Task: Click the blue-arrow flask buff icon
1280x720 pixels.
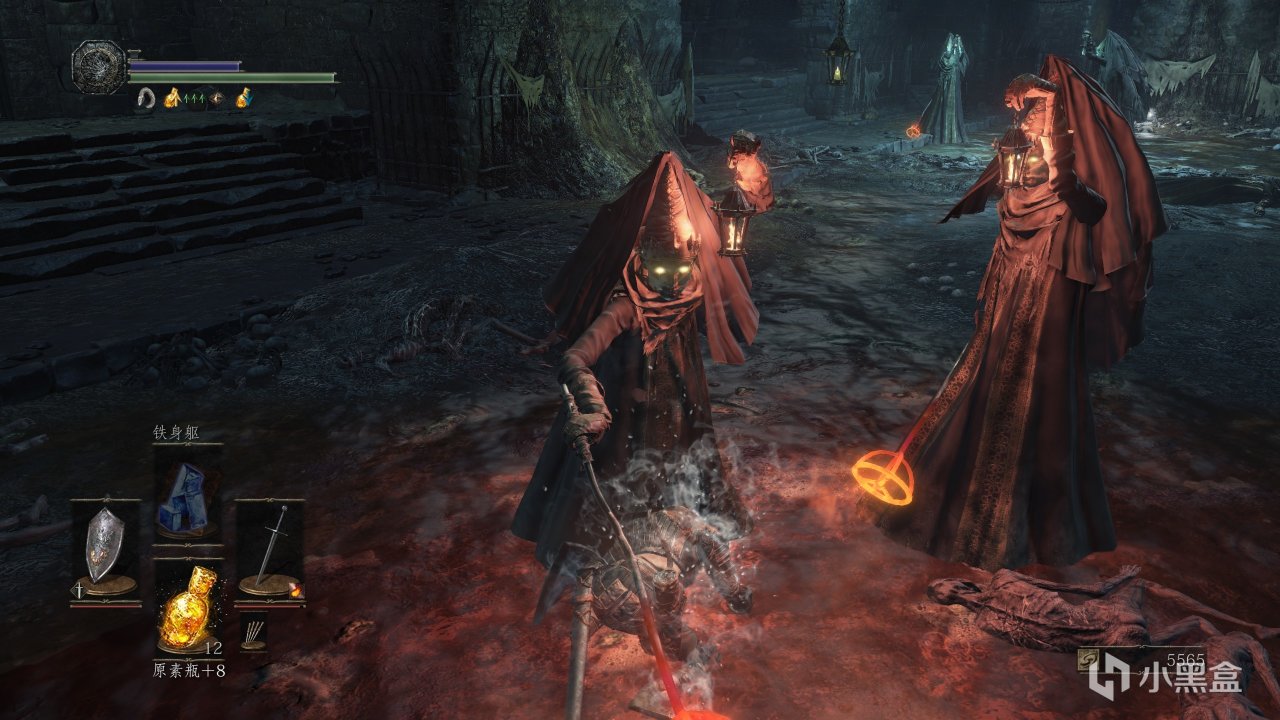Action: pos(243,97)
